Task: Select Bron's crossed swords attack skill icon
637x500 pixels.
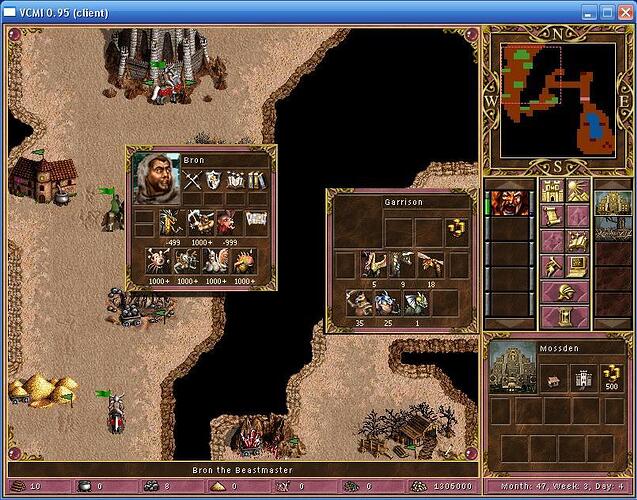Action: point(193,181)
